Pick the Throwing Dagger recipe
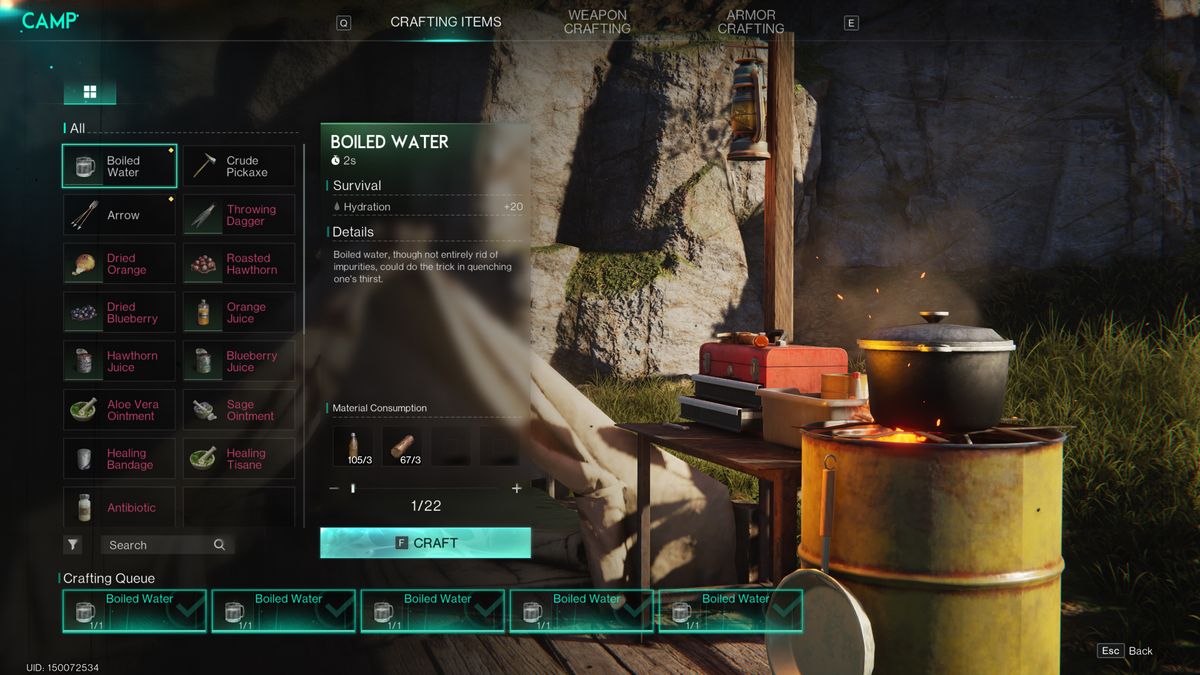Screen dimensions: 1200x675 pyautogui.click(x=239, y=215)
